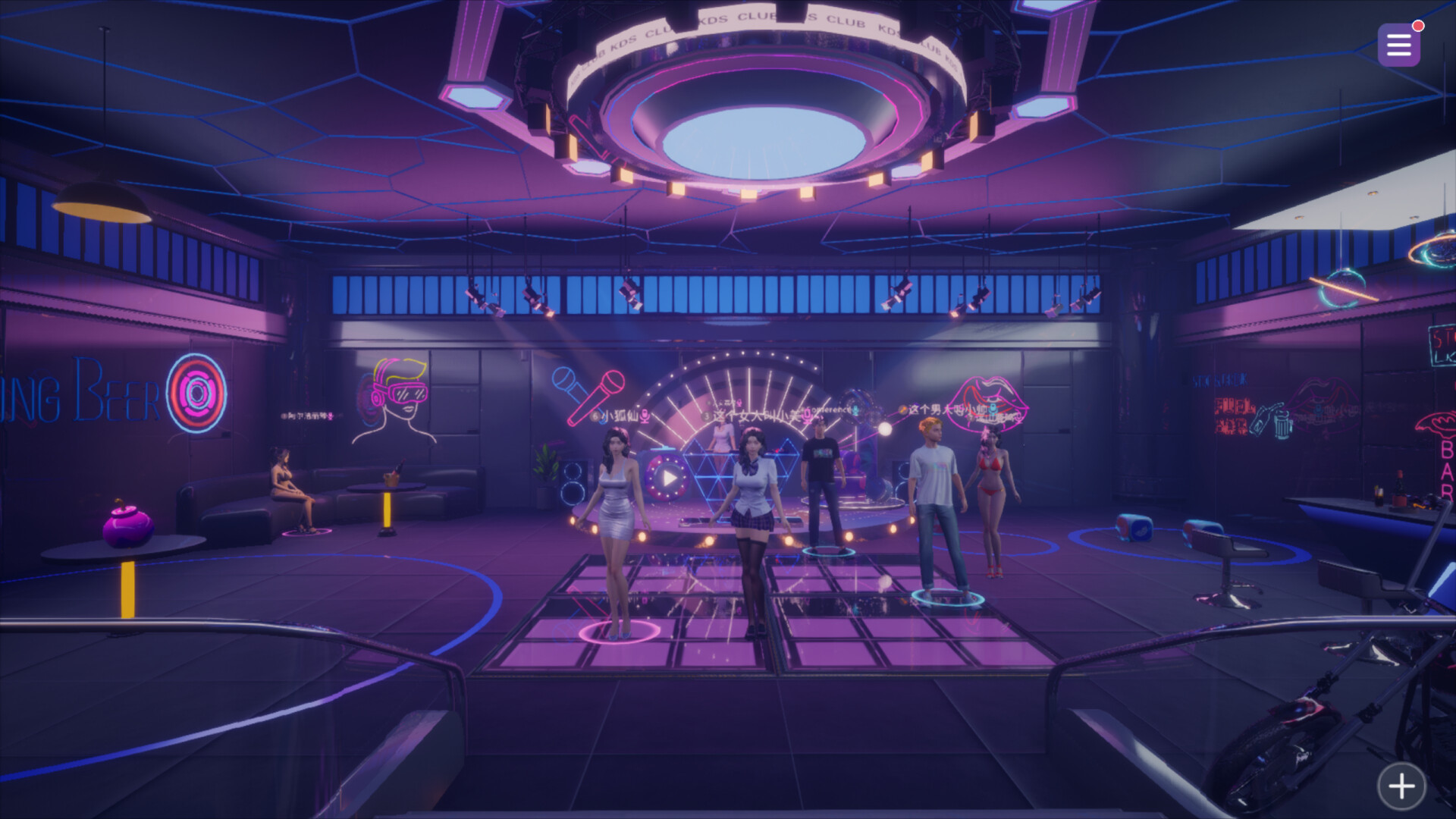Click the neon beer mug sign on right wall

[1282, 423]
